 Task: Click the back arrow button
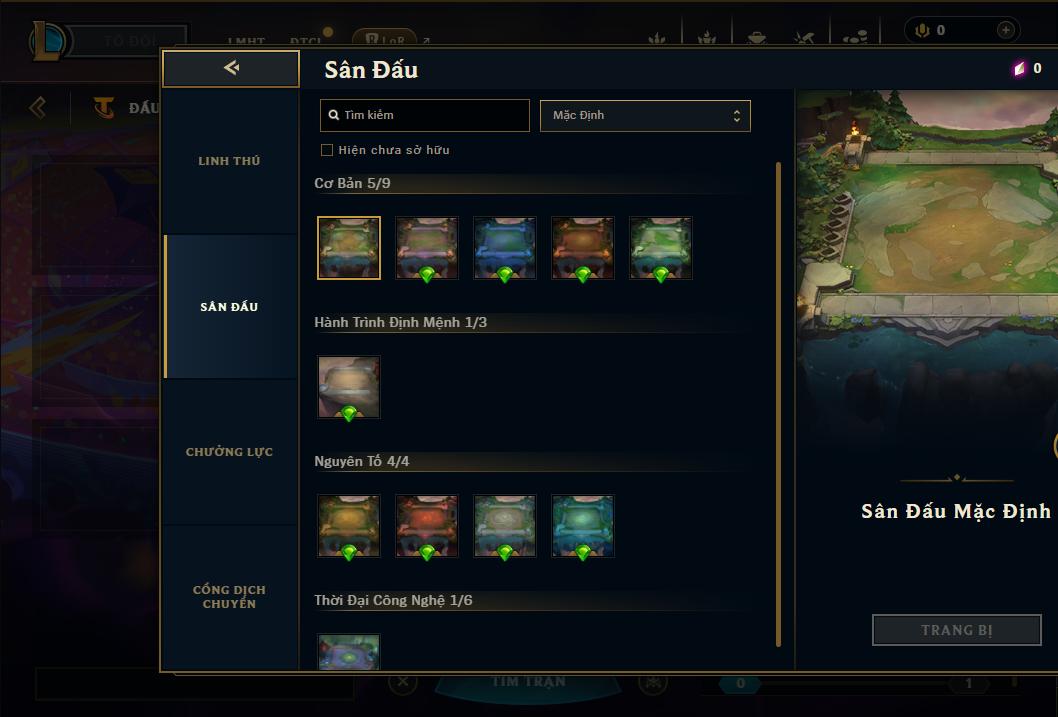coord(231,68)
